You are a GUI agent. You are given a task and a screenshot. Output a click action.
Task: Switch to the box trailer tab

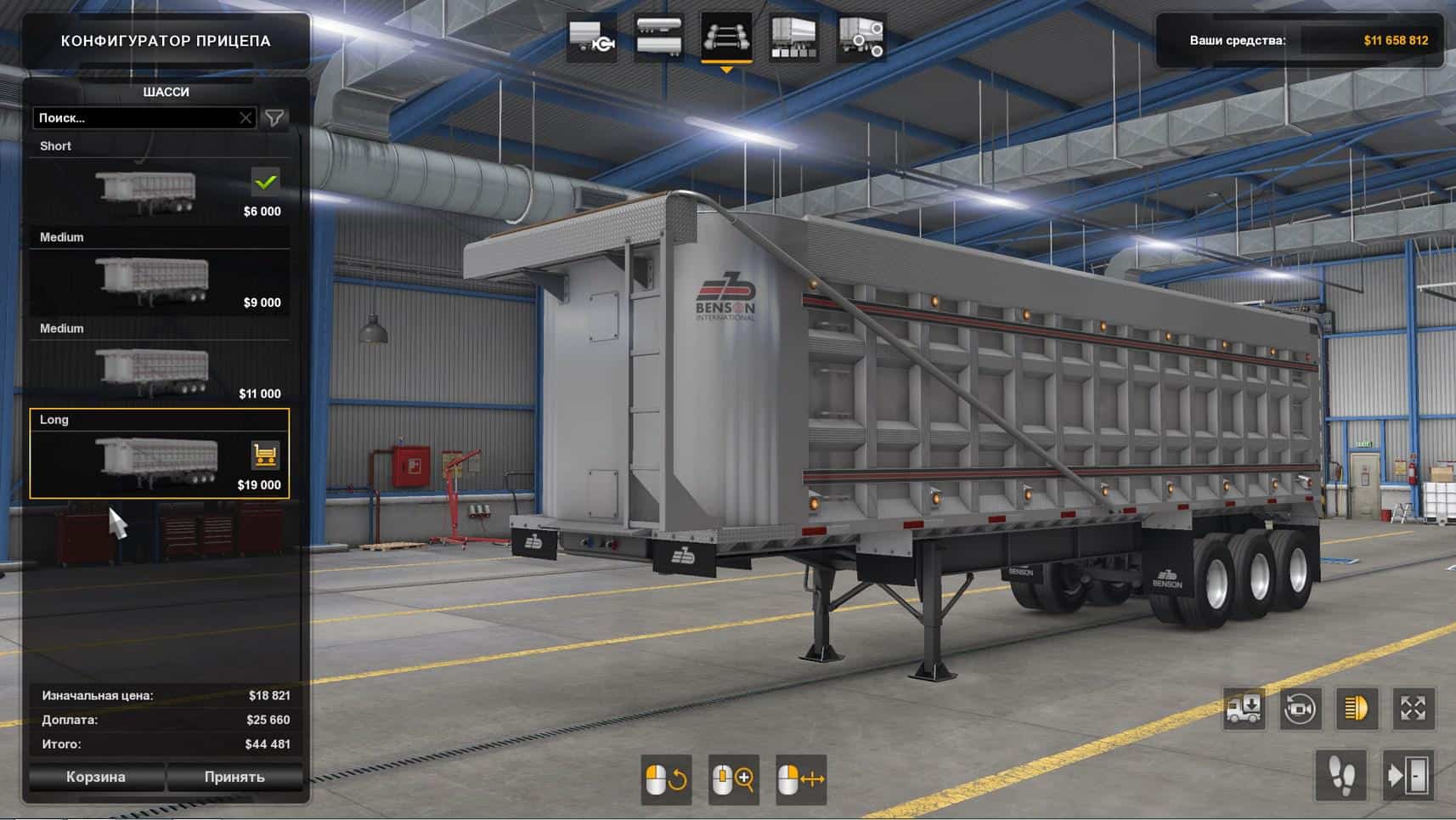click(793, 38)
